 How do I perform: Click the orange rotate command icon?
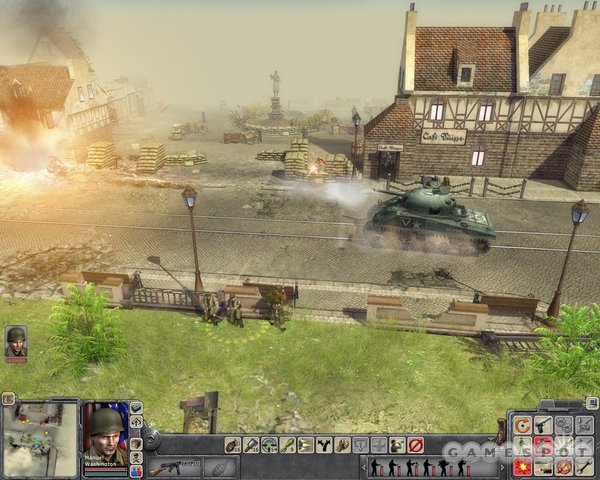coord(521,425)
